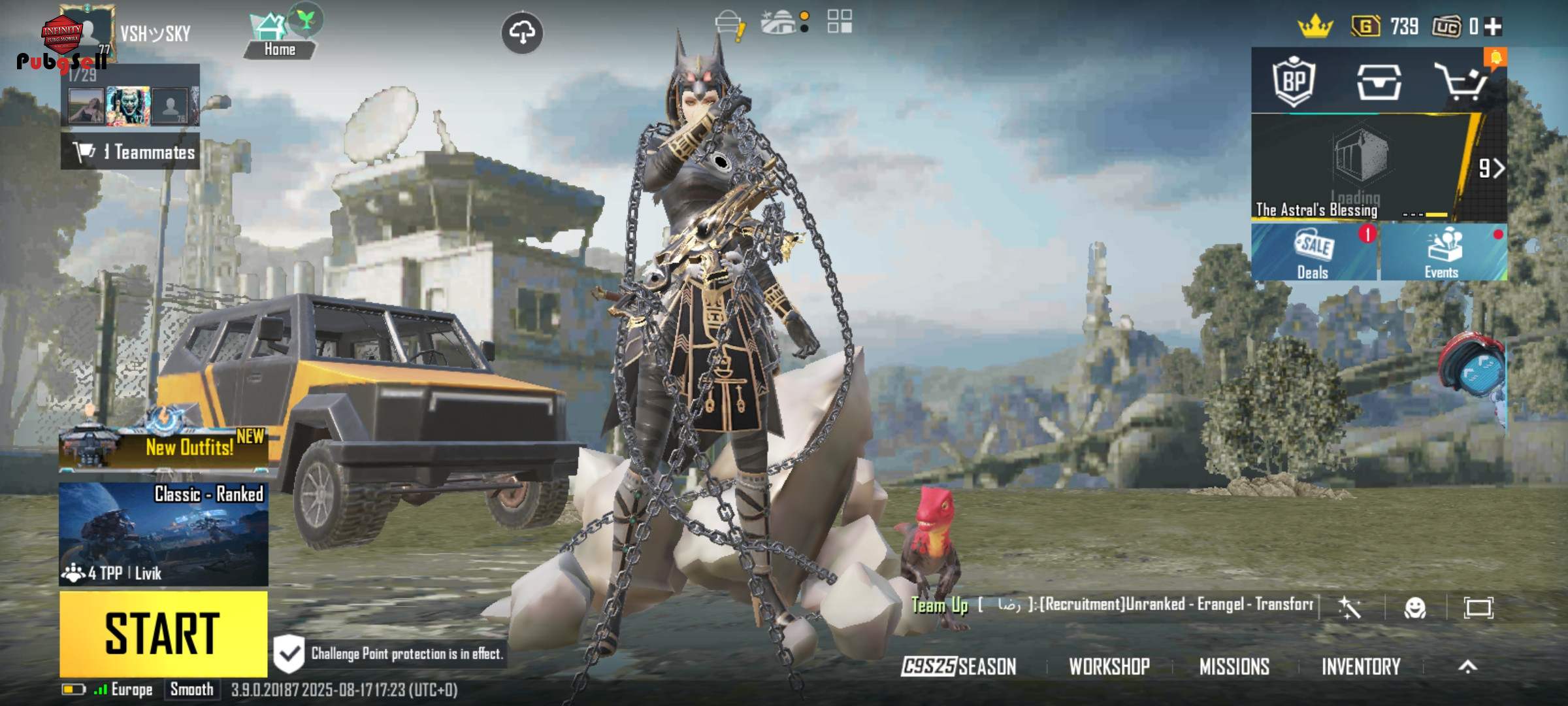1568x706 pixels.
Task: Open the BP shield shop
Action: (x=1294, y=82)
